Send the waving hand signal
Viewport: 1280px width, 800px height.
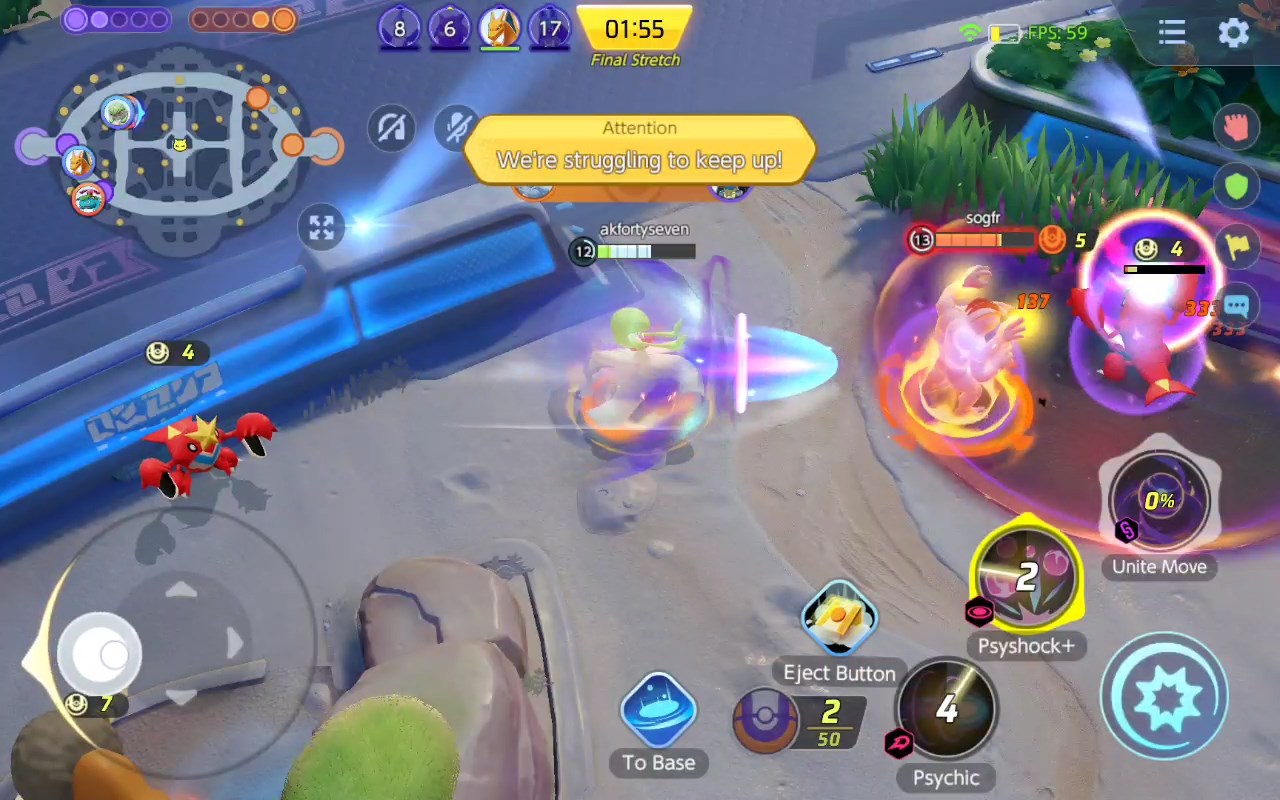(x=1236, y=128)
